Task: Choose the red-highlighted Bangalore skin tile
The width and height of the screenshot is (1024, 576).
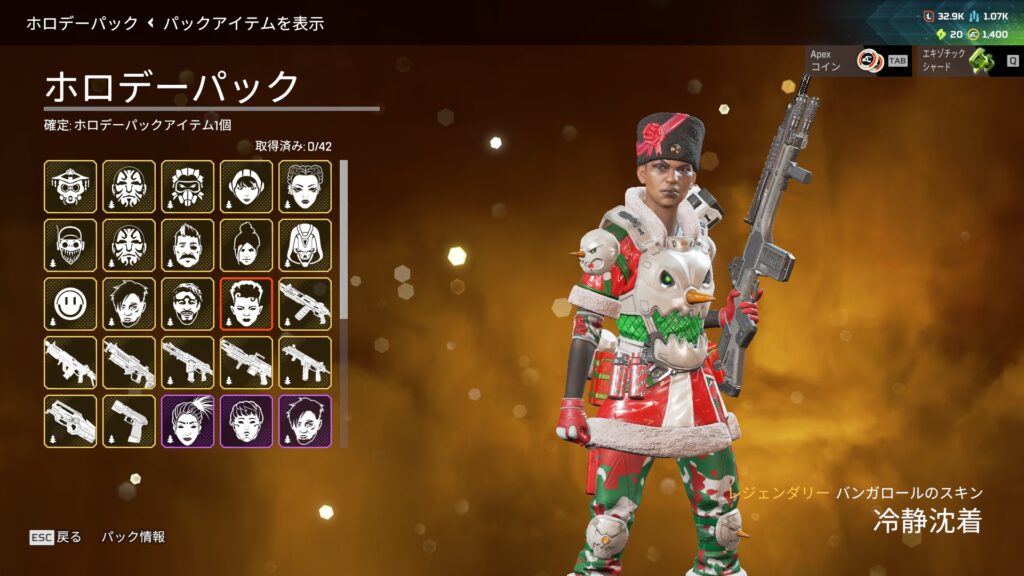Action: tap(246, 303)
